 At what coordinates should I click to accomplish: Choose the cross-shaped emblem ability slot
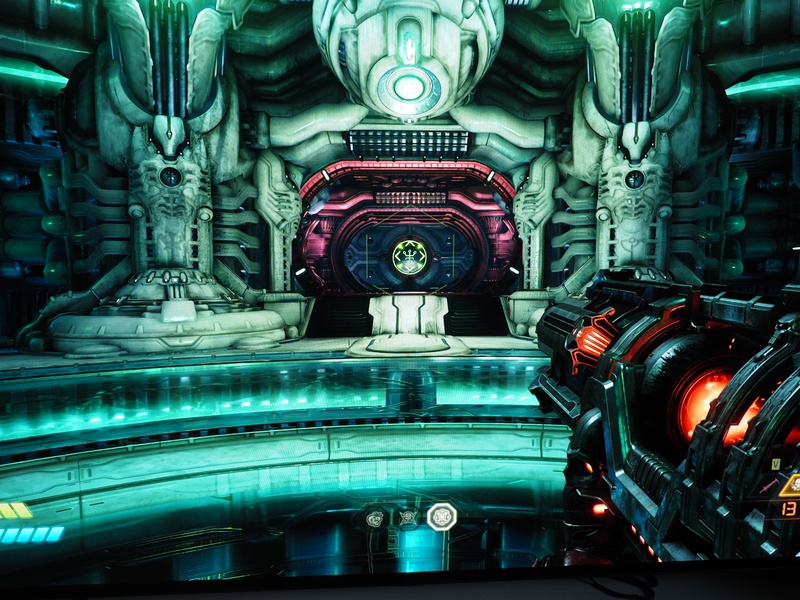click(407, 517)
